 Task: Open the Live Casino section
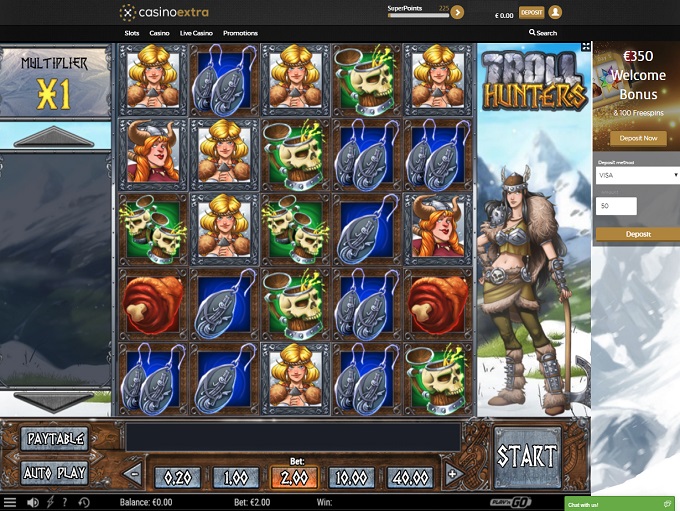click(x=194, y=33)
